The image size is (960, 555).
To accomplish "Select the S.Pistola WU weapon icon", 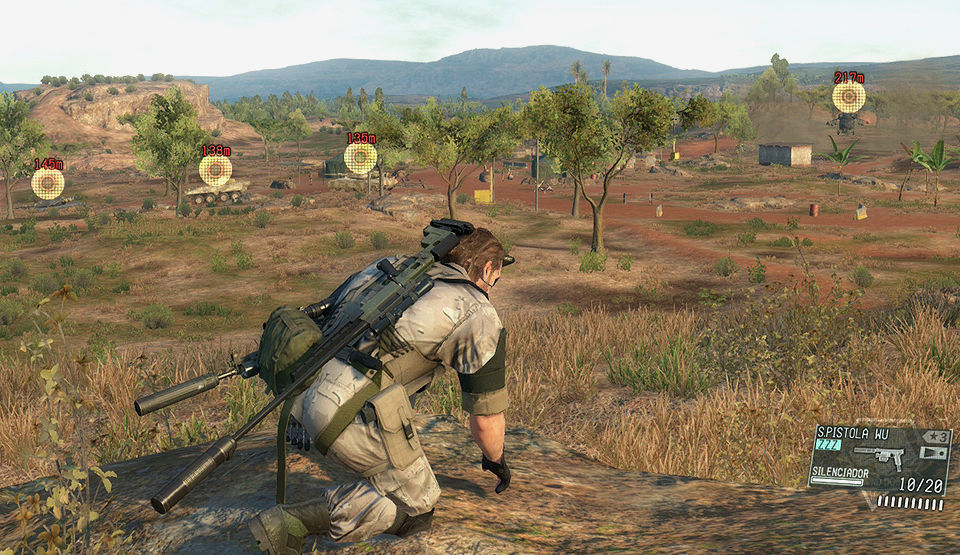I will click(x=880, y=458).
